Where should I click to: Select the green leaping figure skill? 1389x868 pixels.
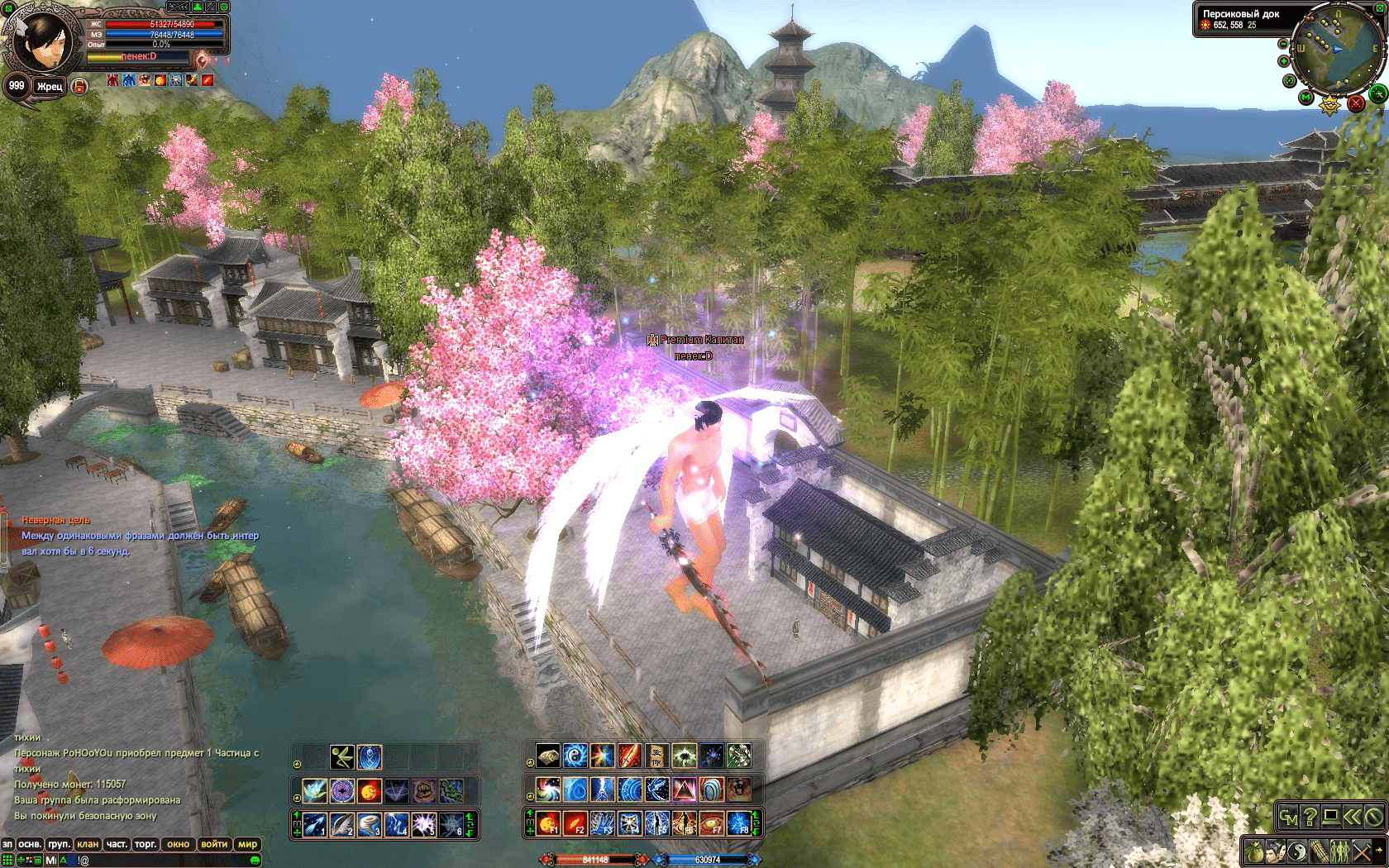(x=342, y=756)
